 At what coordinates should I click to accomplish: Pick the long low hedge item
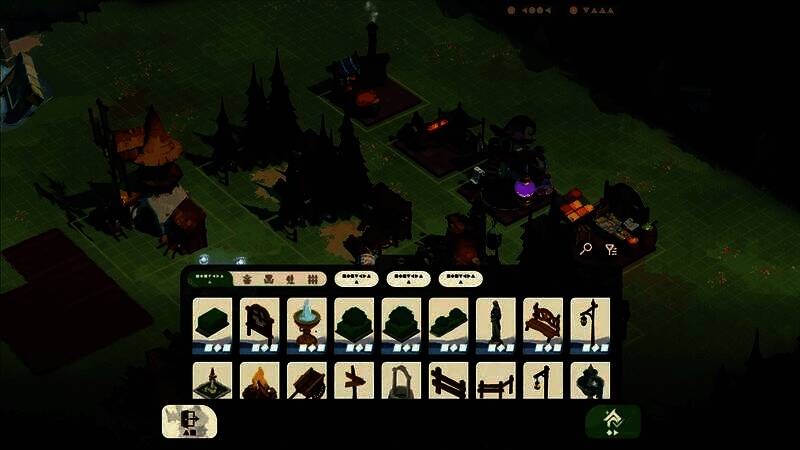[449, 322]
